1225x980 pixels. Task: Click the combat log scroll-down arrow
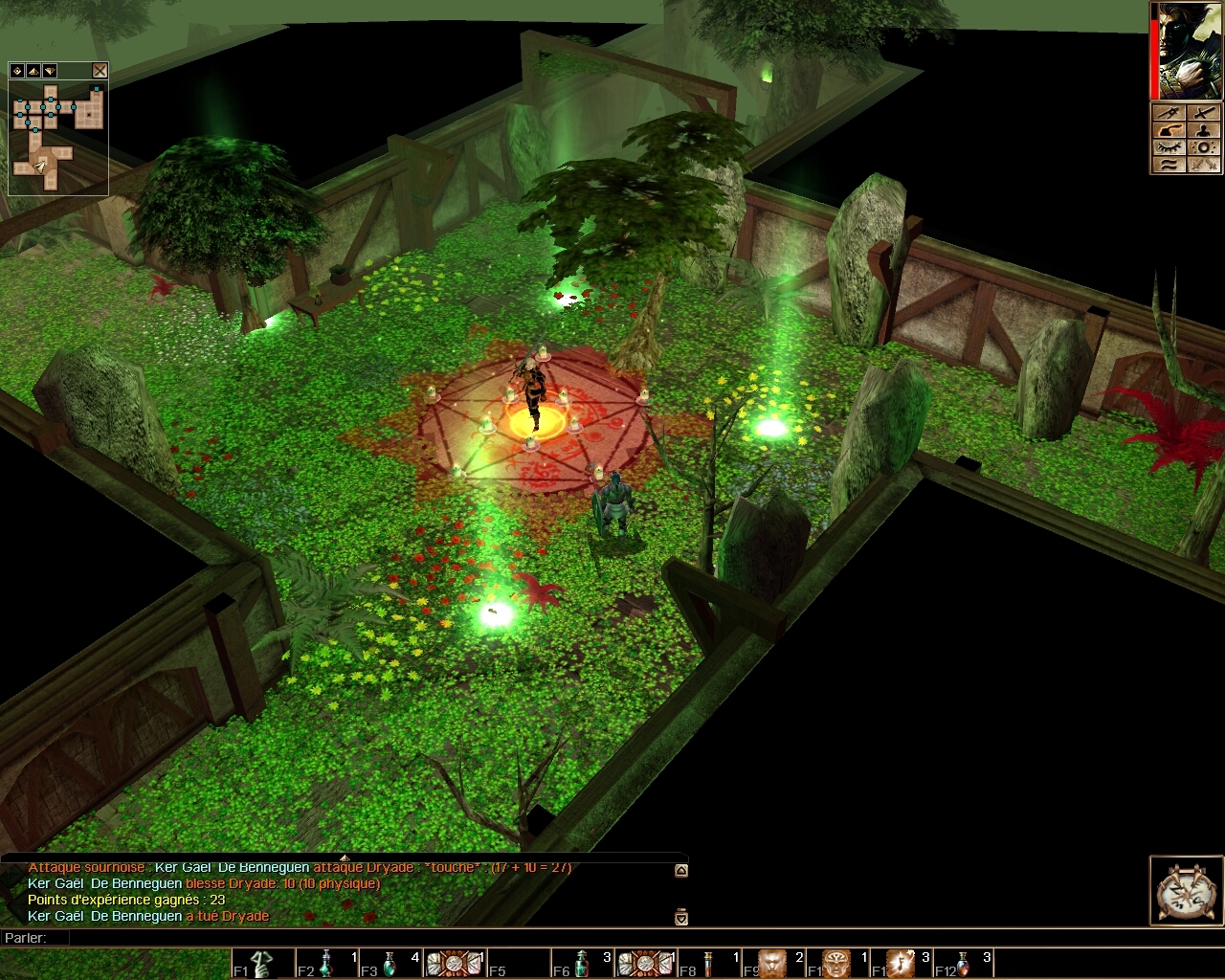(681, 917)
